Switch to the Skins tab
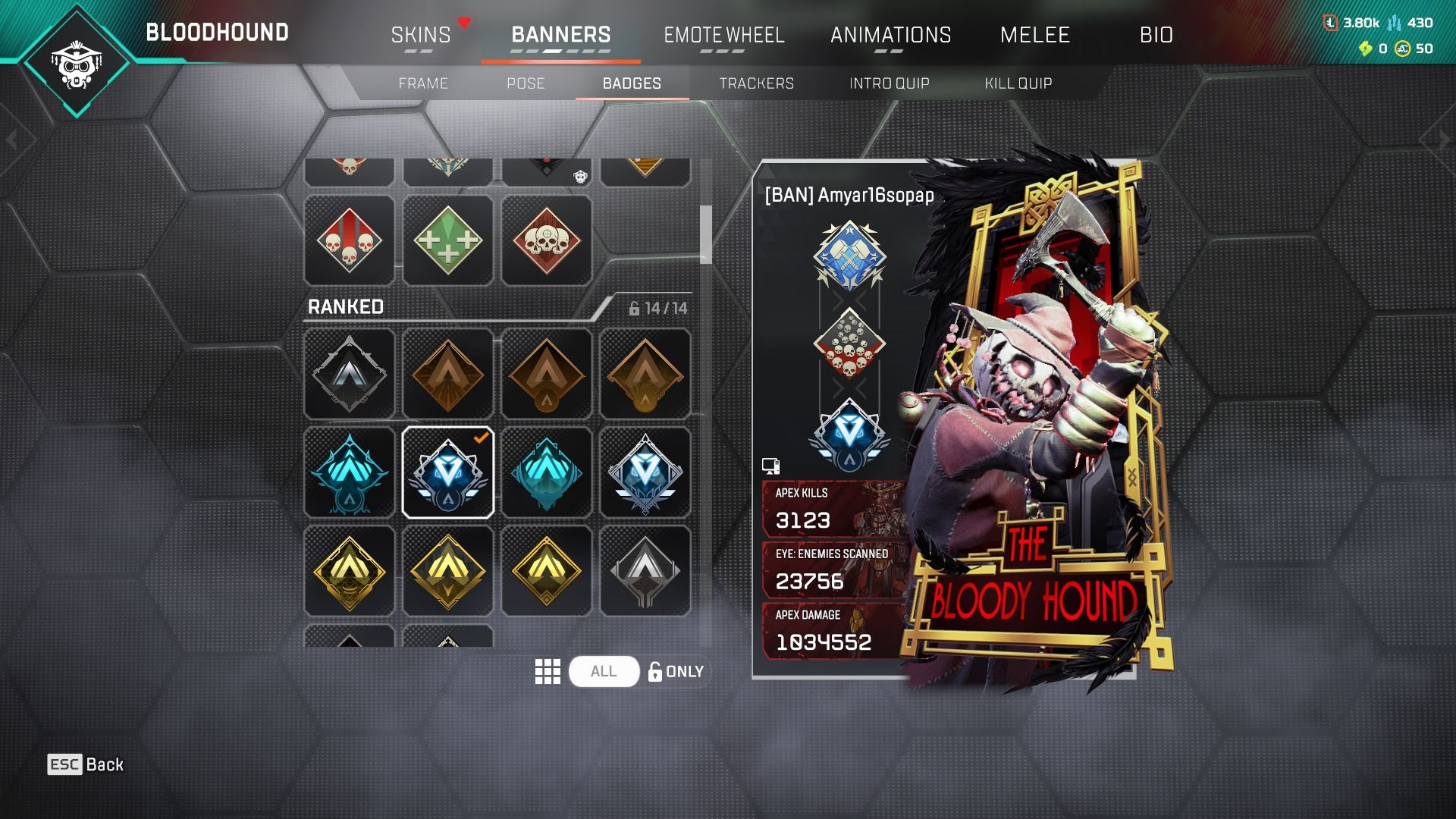The height and width of the screenshot is (819, 1456). point(421,35)
